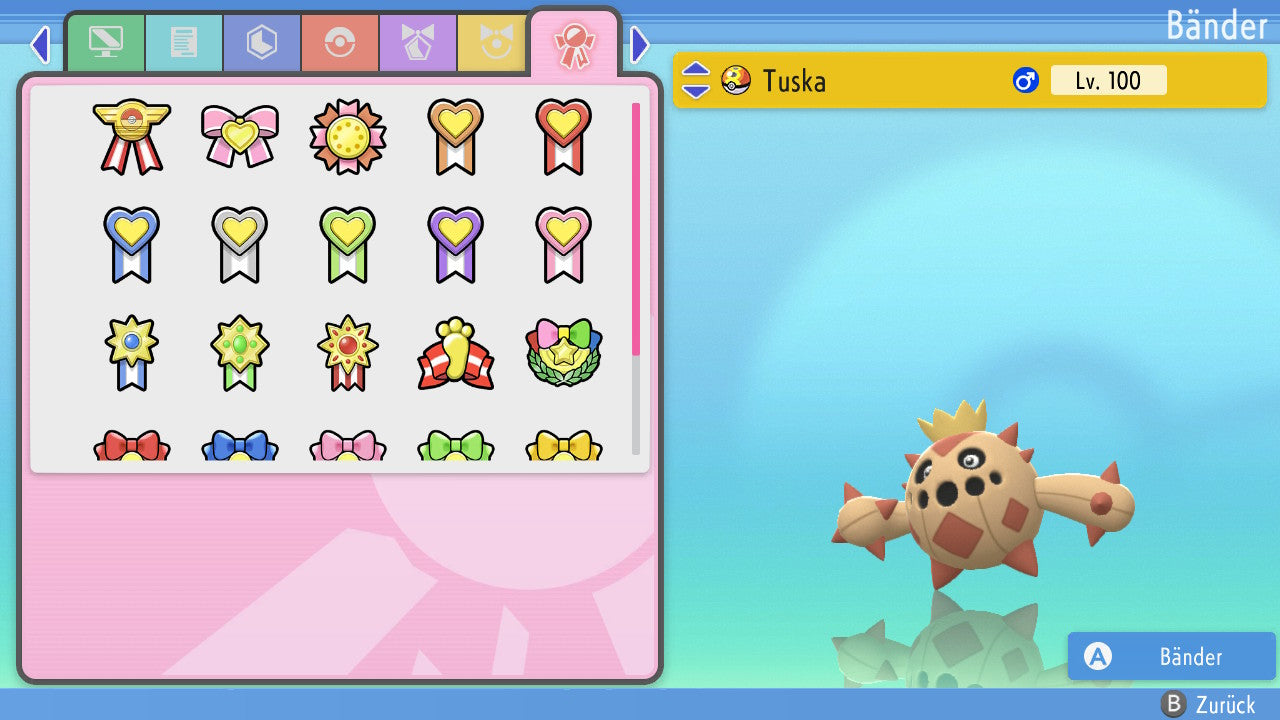
Task: Pick the blue gem star ribbon
Action: 132,352
